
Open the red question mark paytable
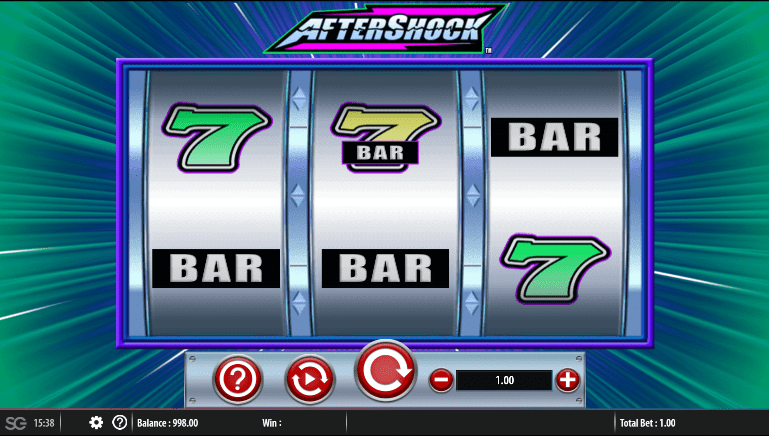238,379
